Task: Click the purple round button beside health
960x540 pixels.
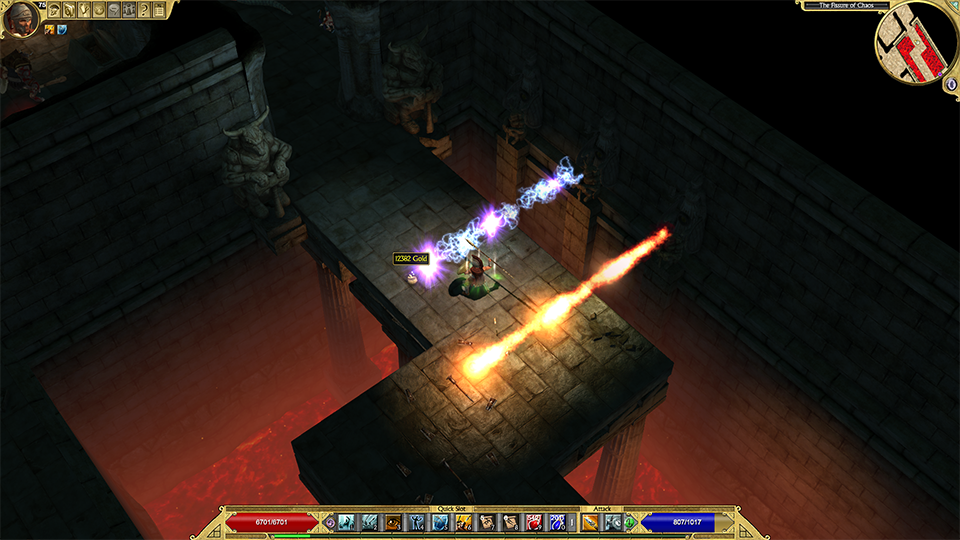Action: [330, 521]
